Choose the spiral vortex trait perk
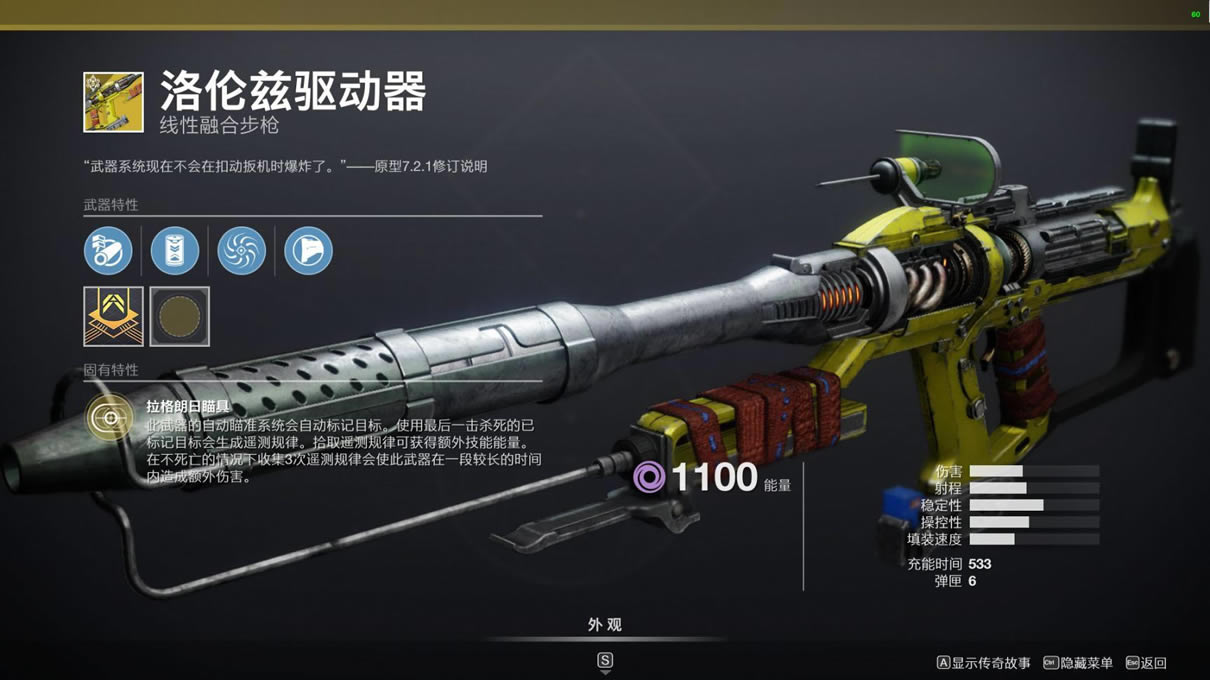The image size is (1210, 680). pyautogui.click(x=241, y=250)
